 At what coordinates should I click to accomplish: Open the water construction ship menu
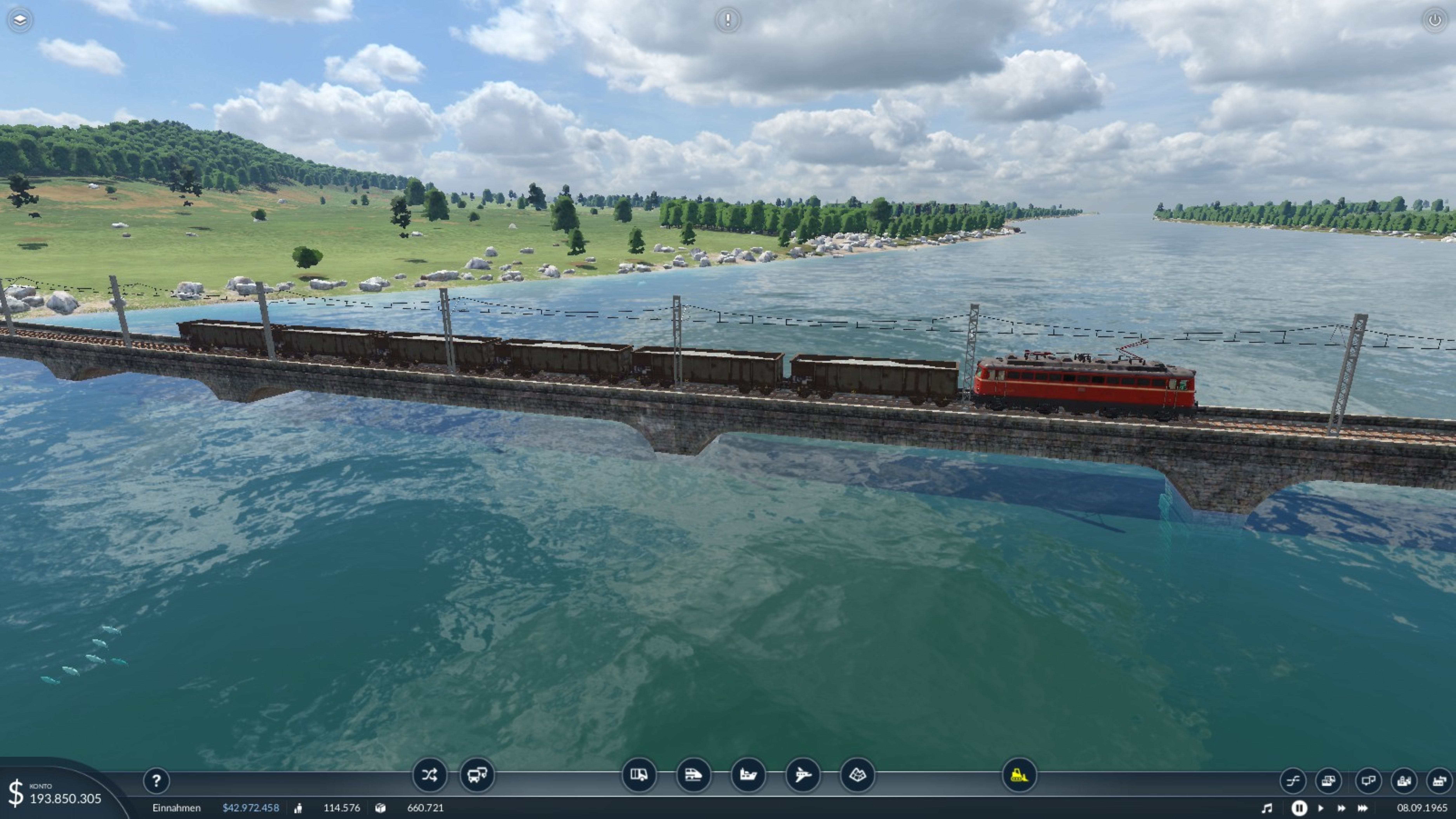coord(748,775)
